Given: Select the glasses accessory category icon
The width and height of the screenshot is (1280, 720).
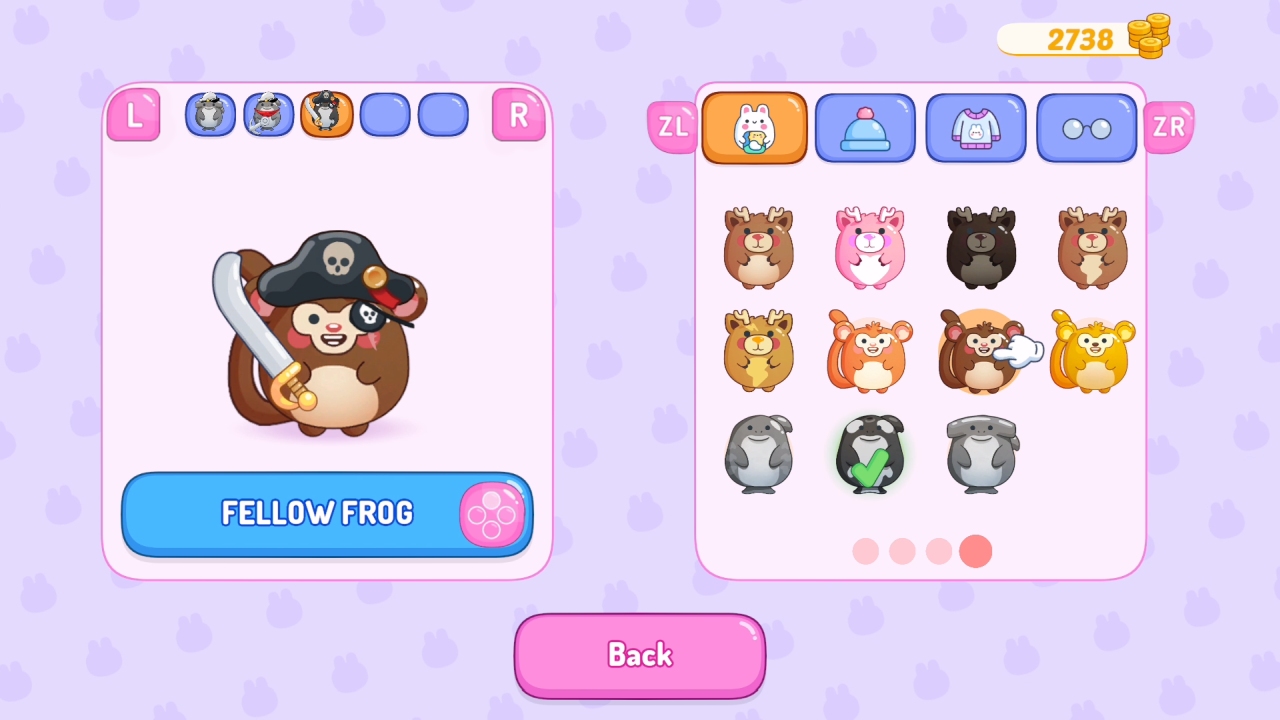Looking at the screenshot, I should pyautogui.click(x=1086, y=128).
